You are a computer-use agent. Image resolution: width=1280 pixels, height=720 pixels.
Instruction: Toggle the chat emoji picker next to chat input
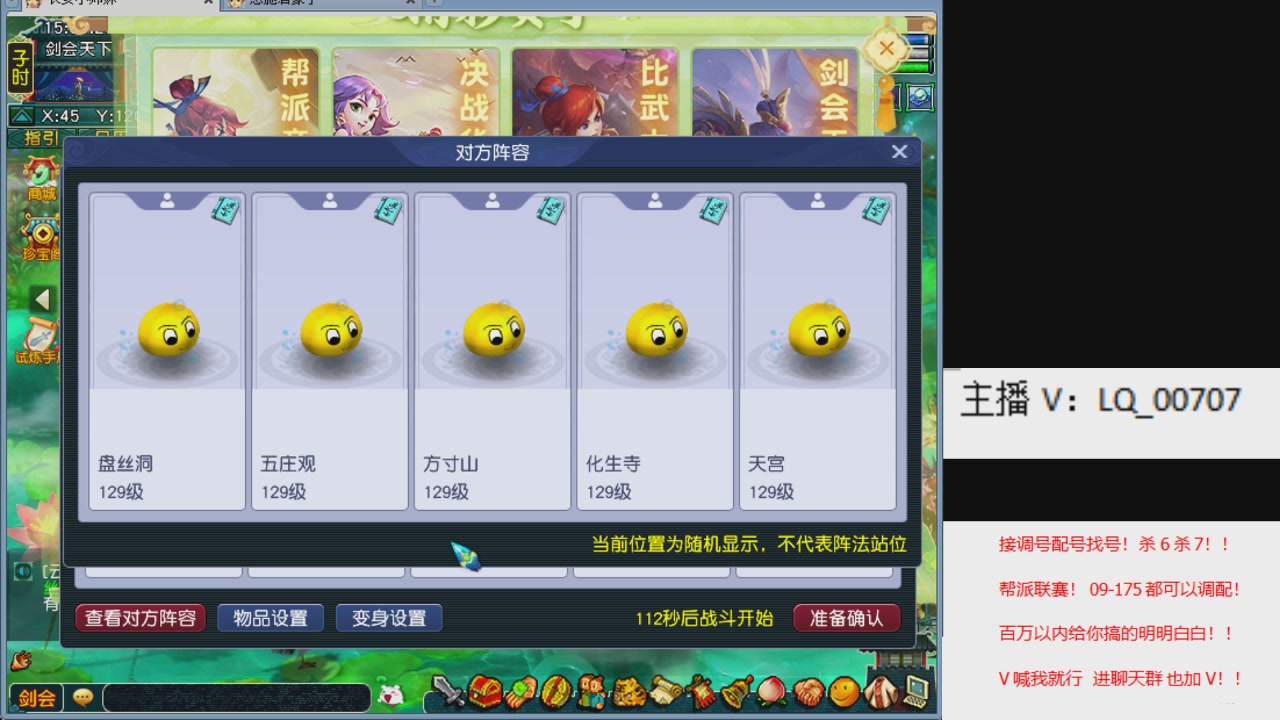pyautogui.click(x=83, y=694)
